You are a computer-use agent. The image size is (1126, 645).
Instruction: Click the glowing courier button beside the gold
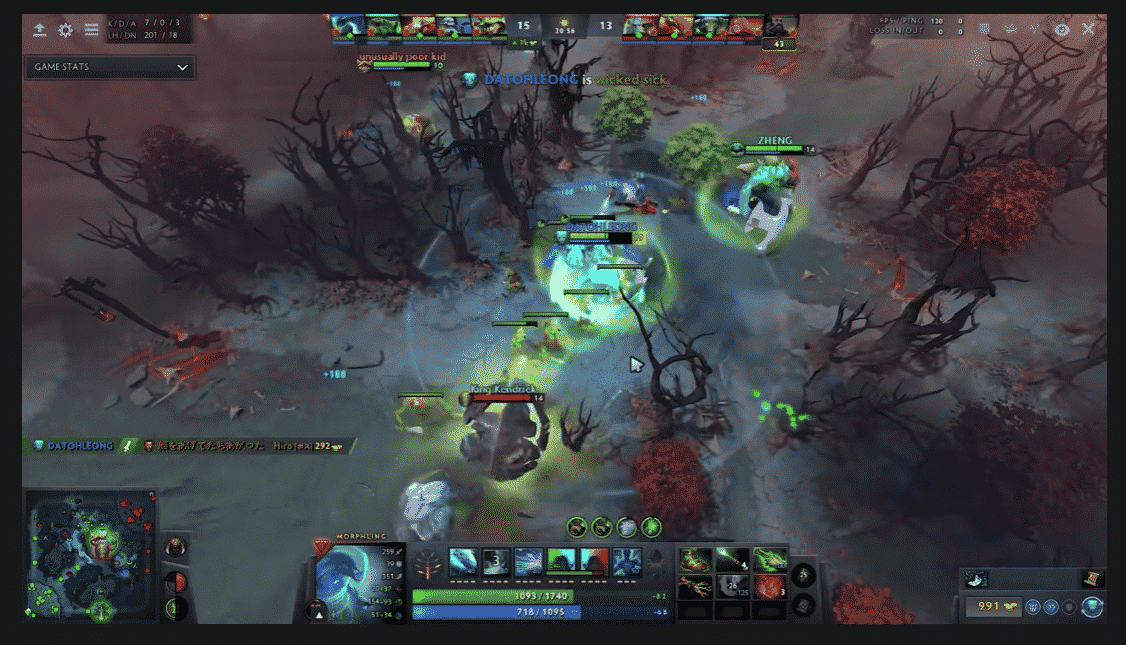(x=1092, y=606)
